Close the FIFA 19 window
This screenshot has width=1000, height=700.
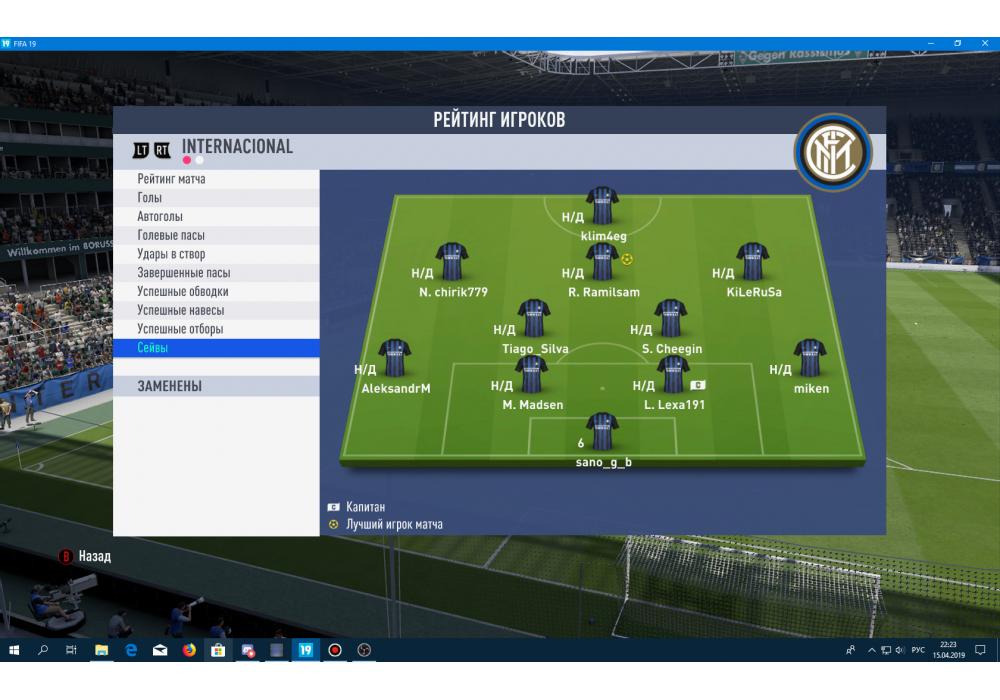(984, 43)
